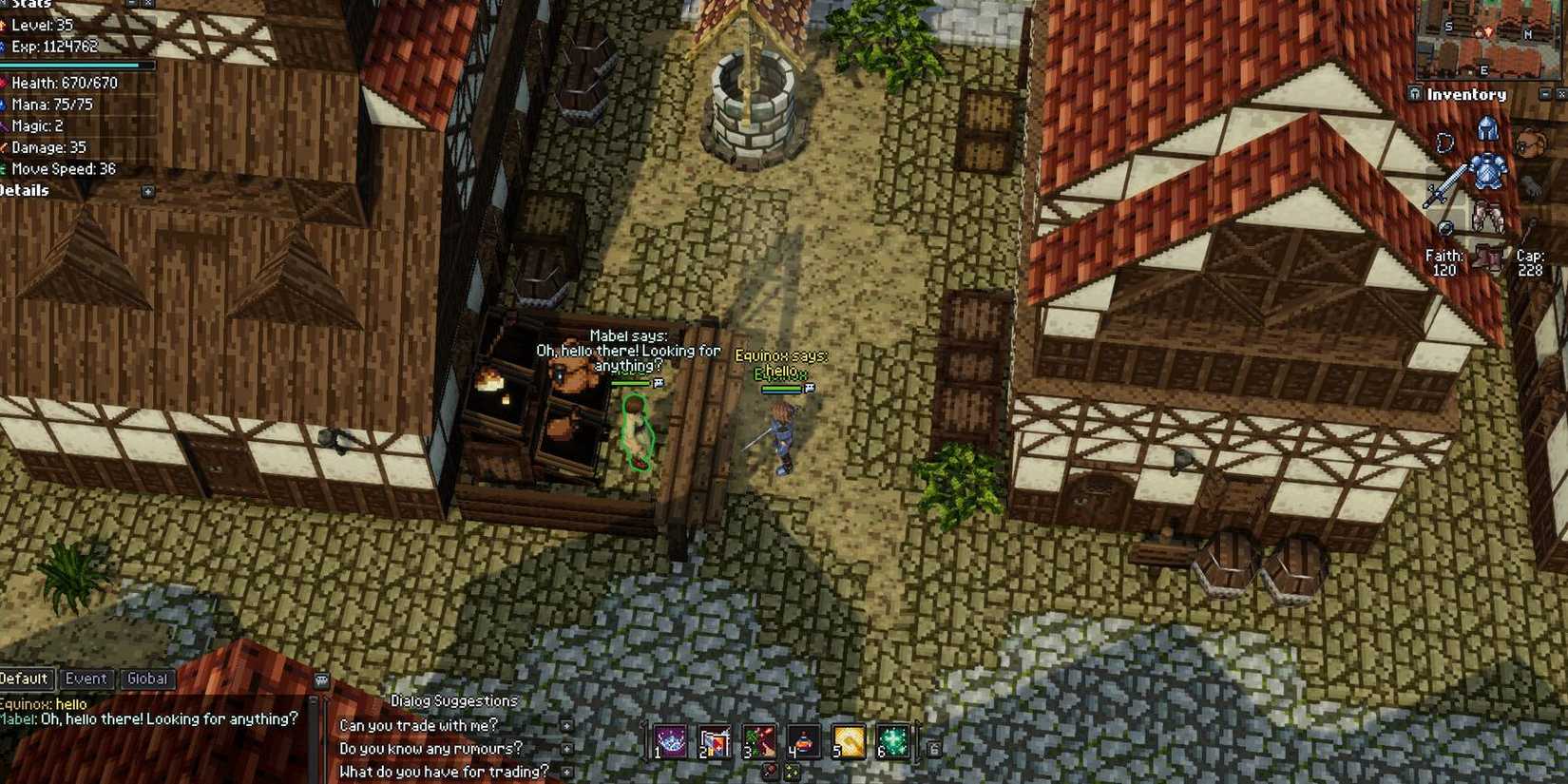Use the potion in hotbar slot 4
Screen dimensions: 1568x784
pos(803,740)
